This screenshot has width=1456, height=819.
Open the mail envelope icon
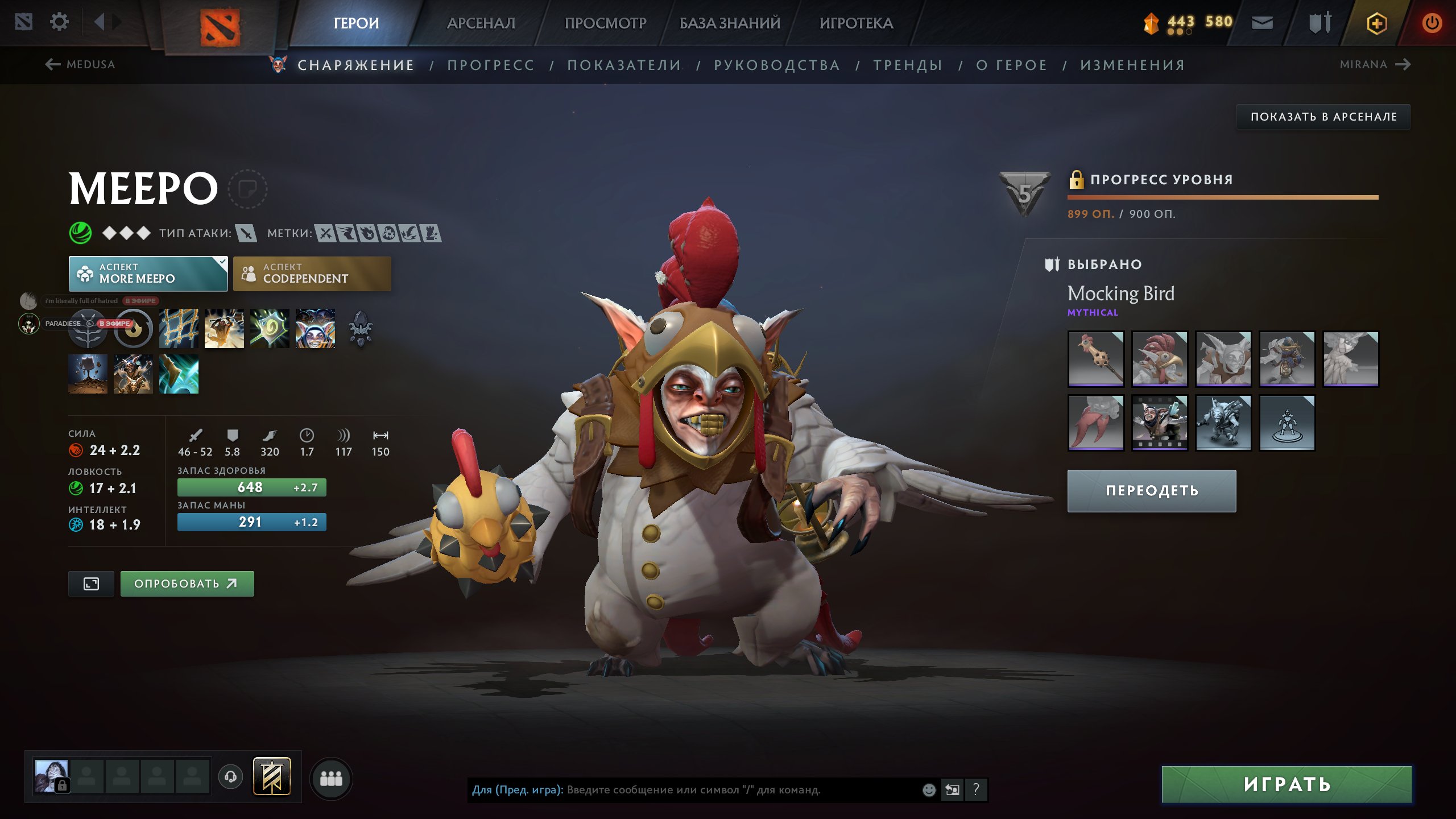point(1262,23)
